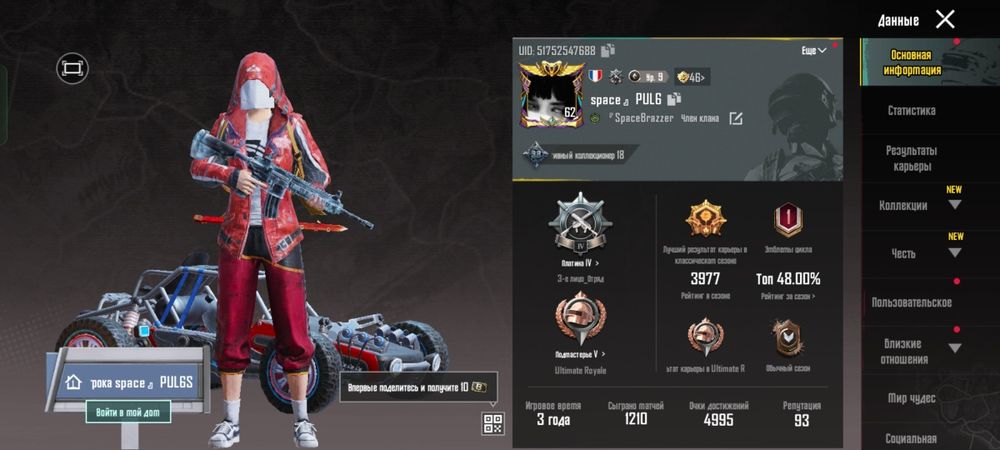The image size is (1000, 450).
Task: Open the QR code share icon
Action: [492, 423]
